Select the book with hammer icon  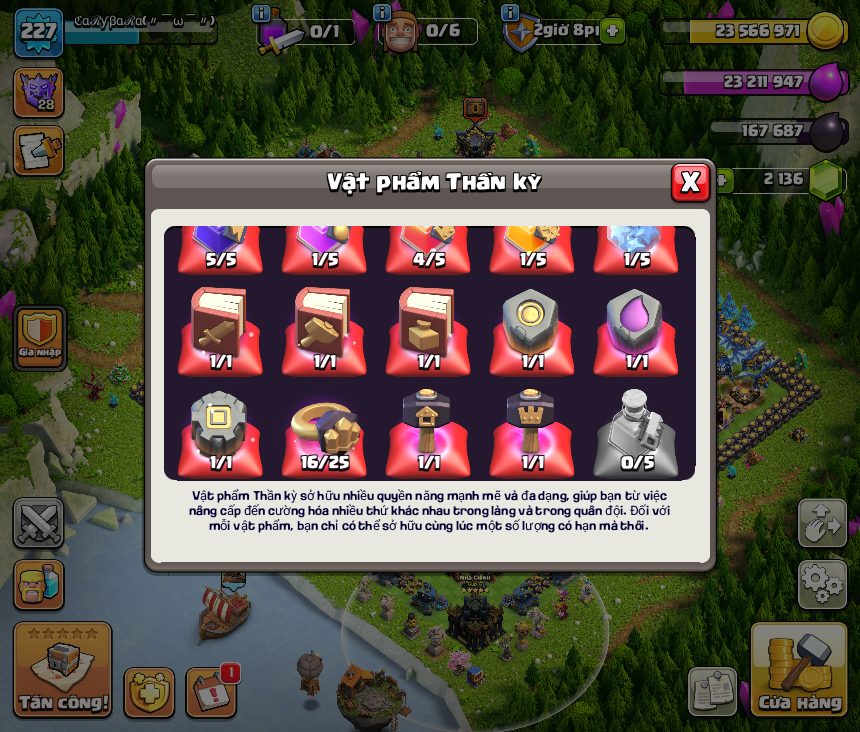pos(324,325)
